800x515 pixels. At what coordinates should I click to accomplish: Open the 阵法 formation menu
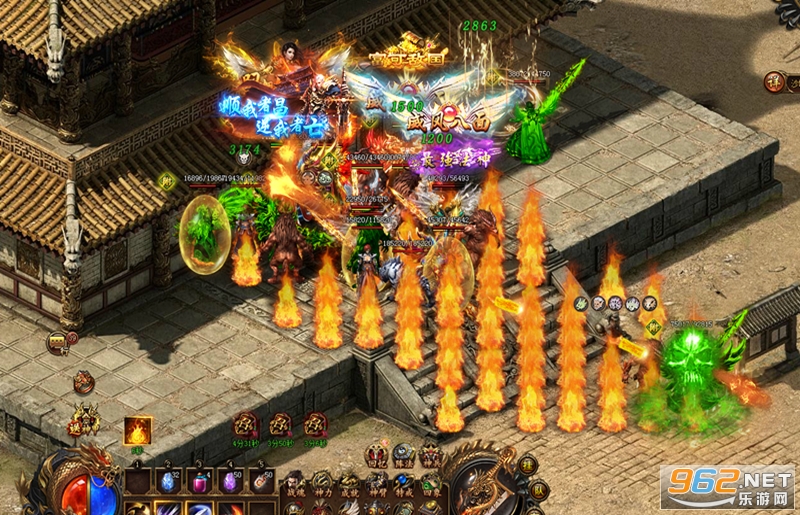[x=403, y=456]
